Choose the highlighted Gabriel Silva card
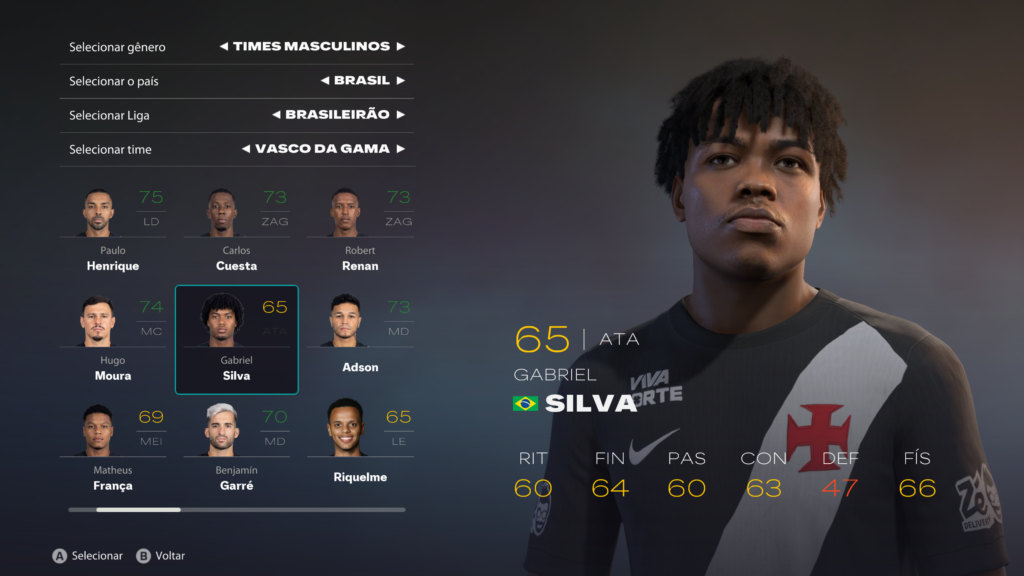1024x576 pixels. 236,340
